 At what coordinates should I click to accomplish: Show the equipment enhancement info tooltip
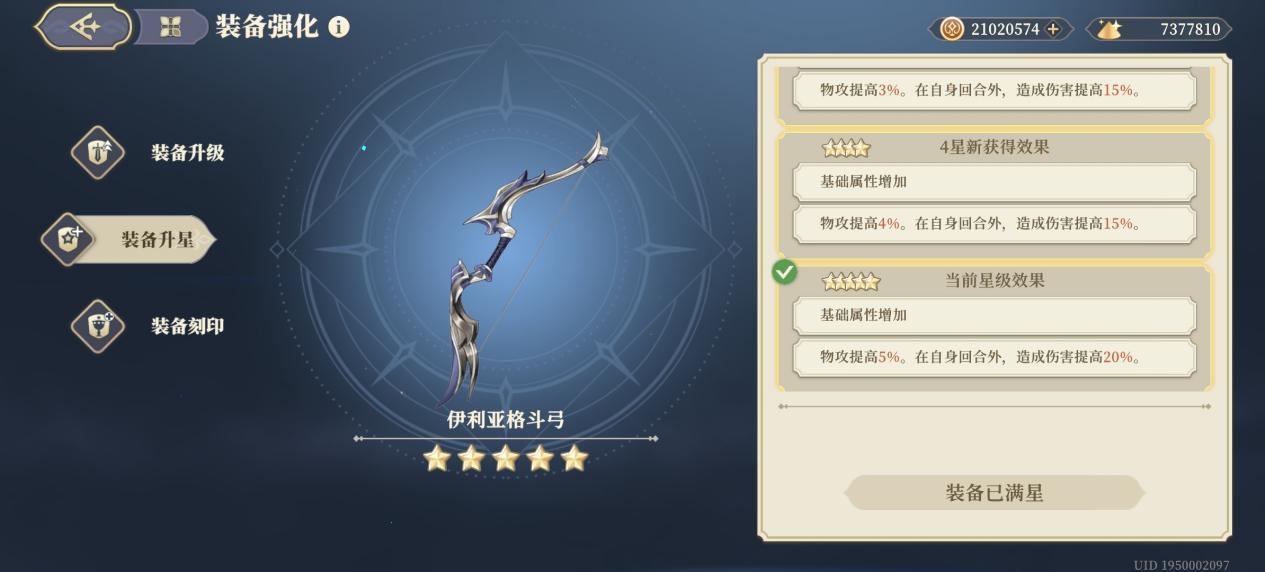click(339, 27)
